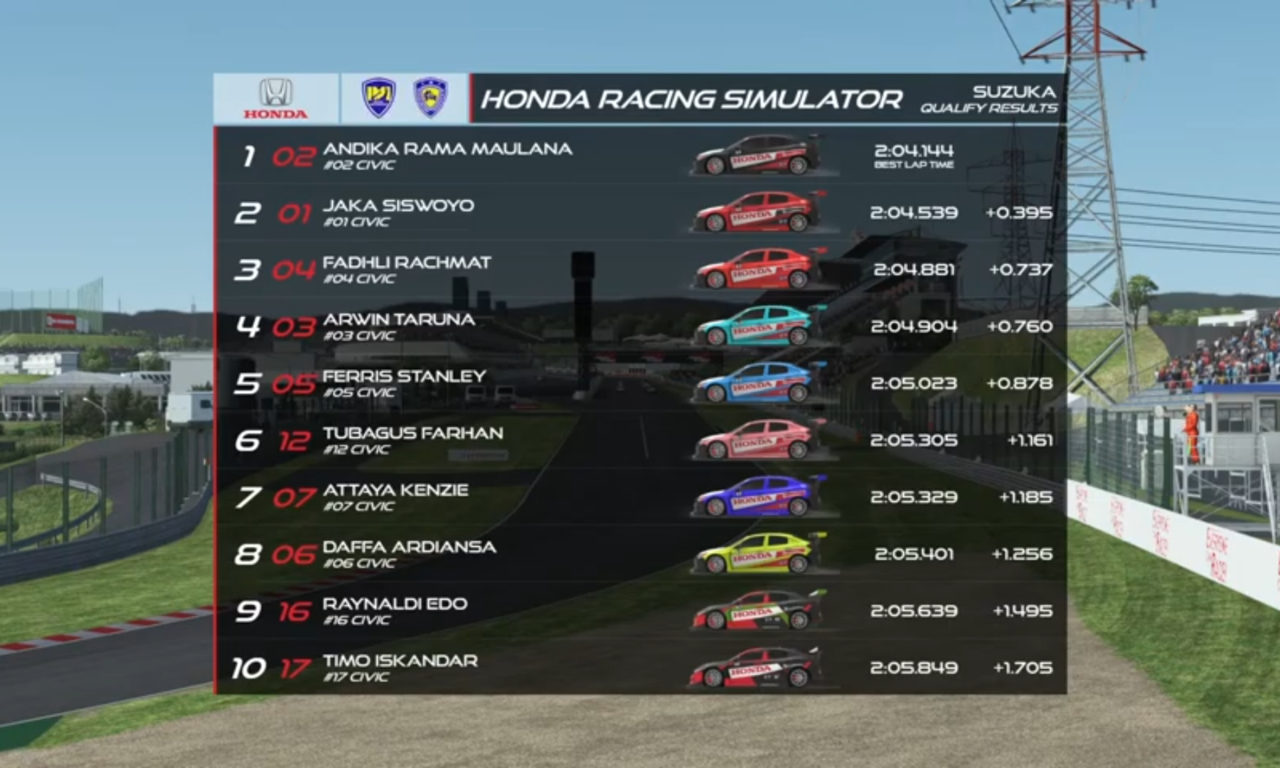Click the Timo Iskandar row
This screenshot has width=1280, height=768.
click(640, 667)
